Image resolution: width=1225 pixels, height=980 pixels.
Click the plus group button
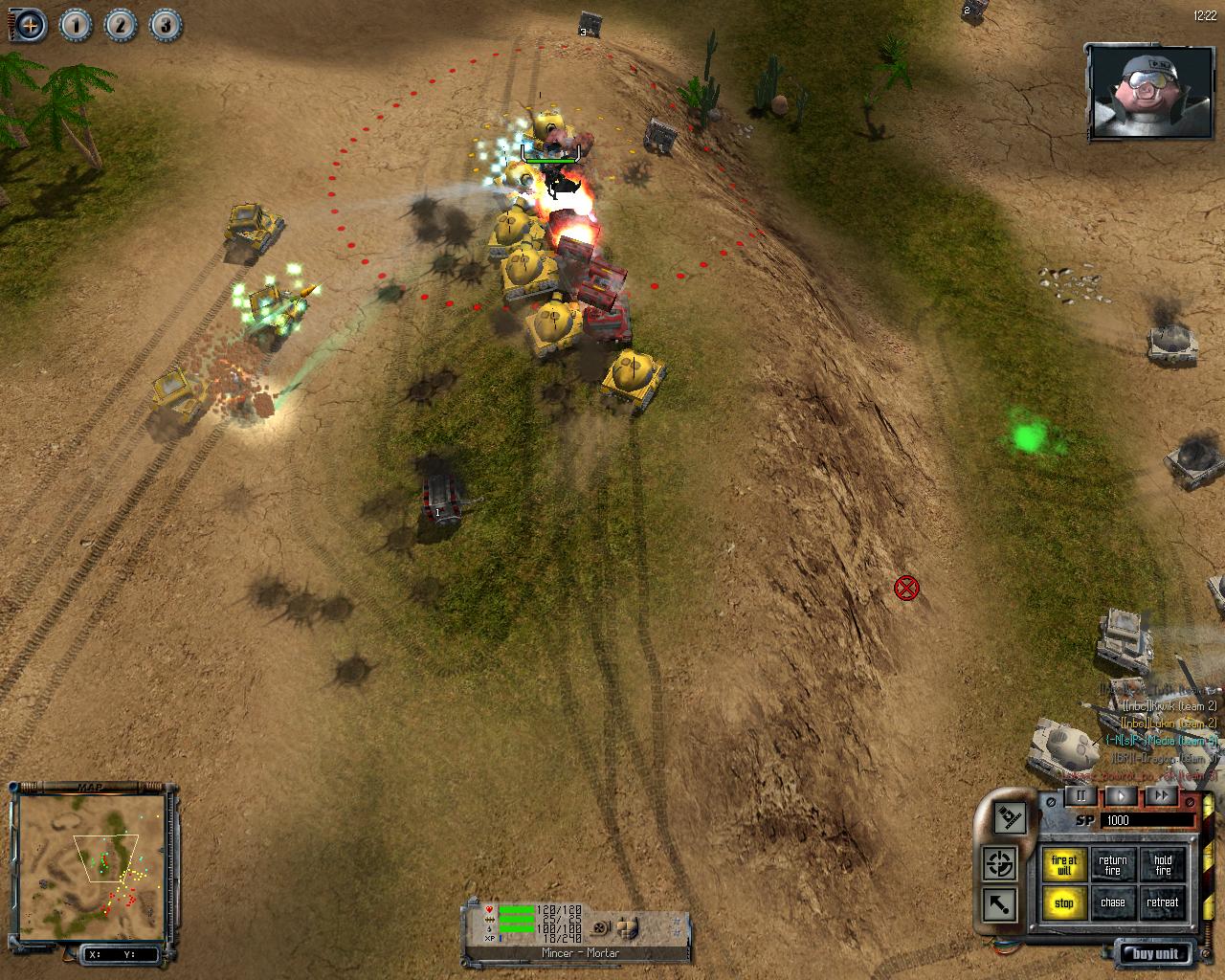[30, 25]
